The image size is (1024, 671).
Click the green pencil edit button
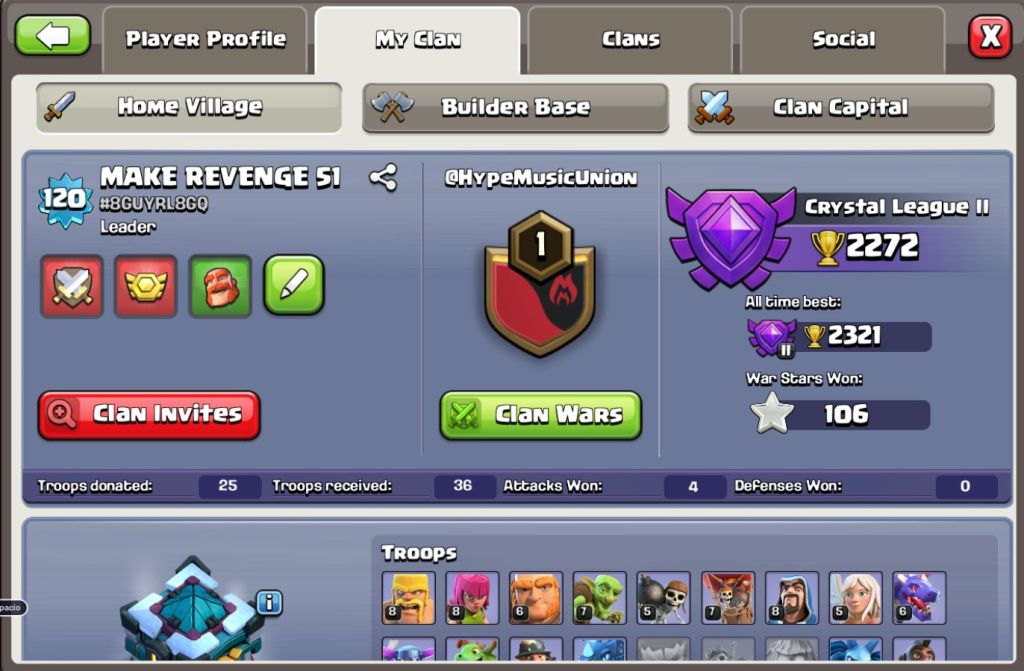point(294,285)
